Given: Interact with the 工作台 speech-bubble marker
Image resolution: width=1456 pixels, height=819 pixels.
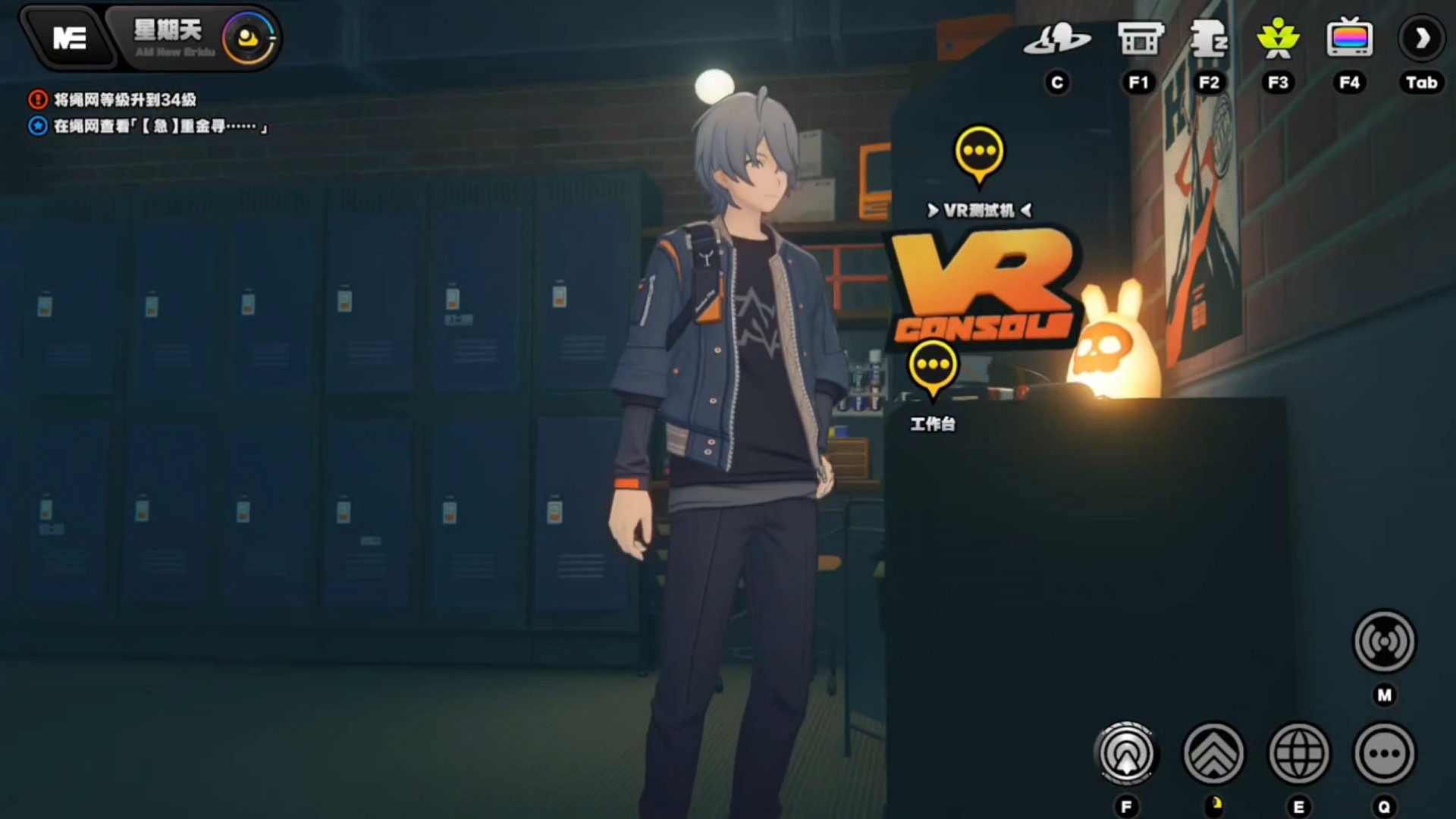Looking at the screenshot, I should (933, 367).
